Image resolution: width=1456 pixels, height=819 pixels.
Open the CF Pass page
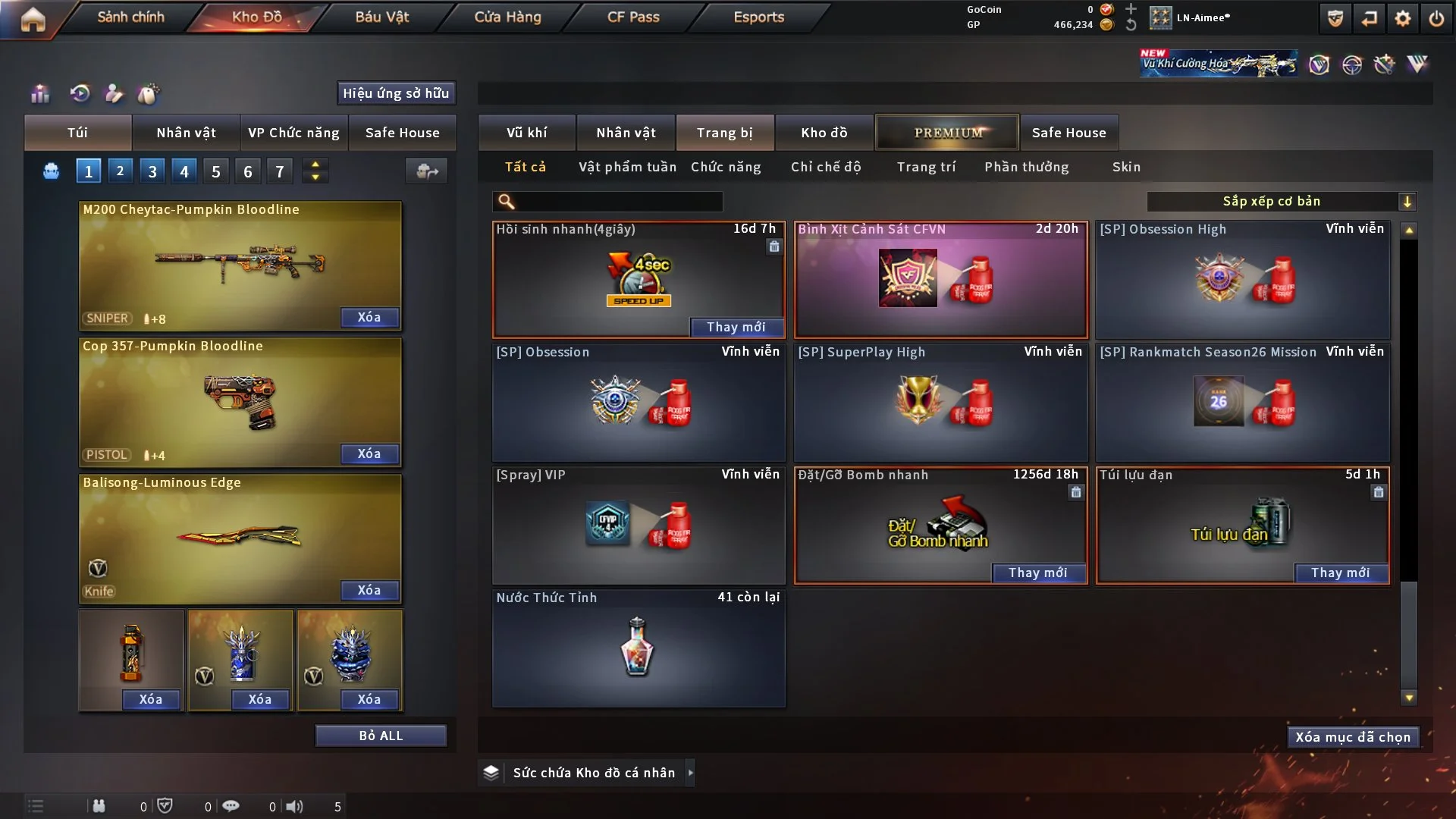coord(633,17)
